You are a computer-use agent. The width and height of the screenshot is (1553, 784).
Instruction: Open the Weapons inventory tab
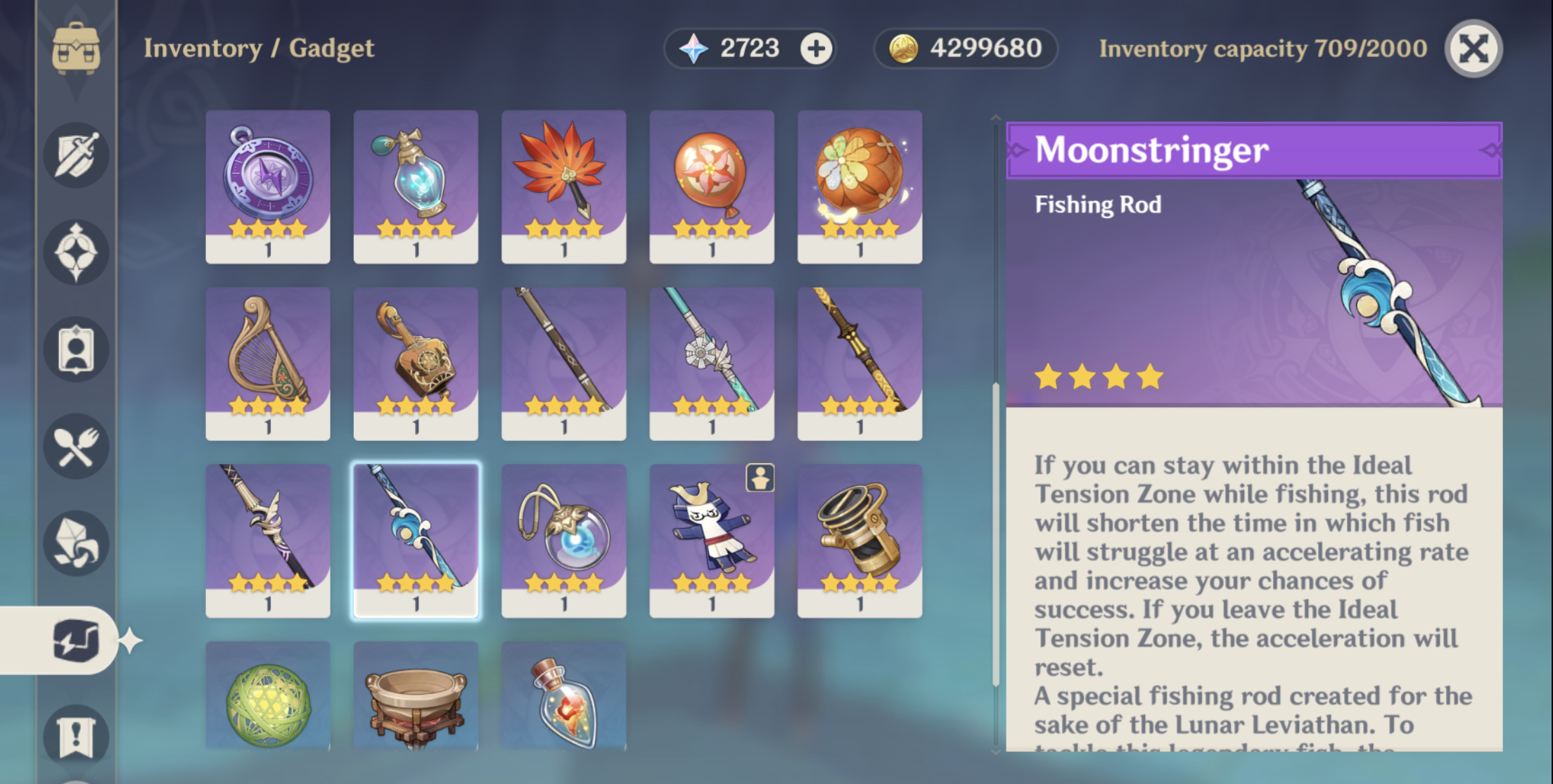pyautogui.click(x=77, y=156)
